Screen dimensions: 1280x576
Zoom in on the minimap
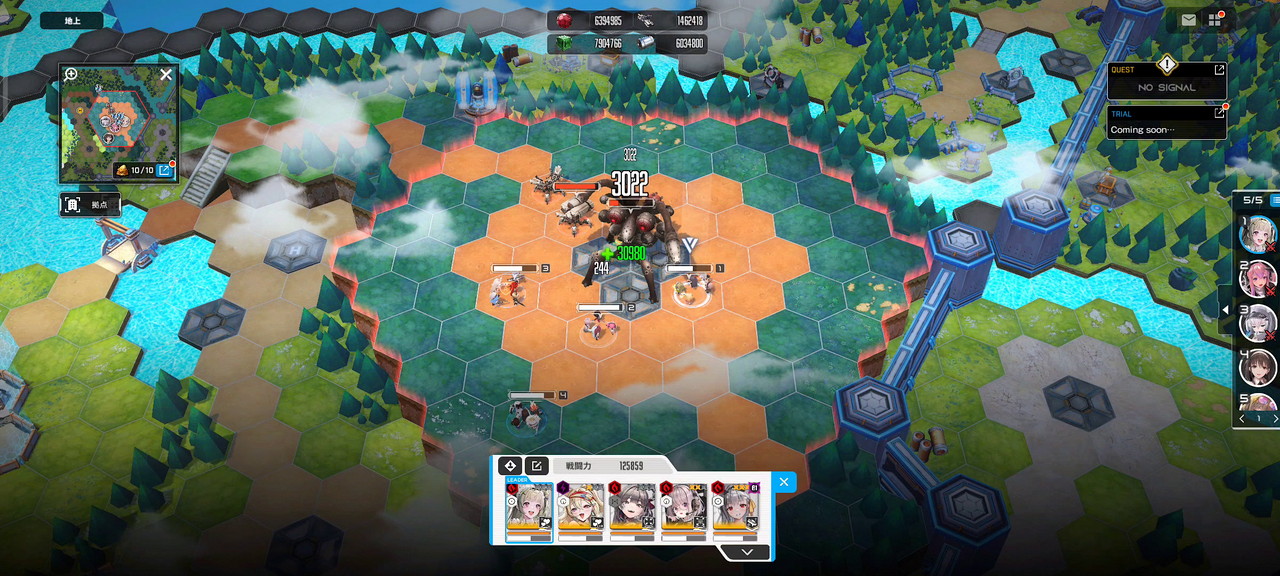(x=71, y=74)
